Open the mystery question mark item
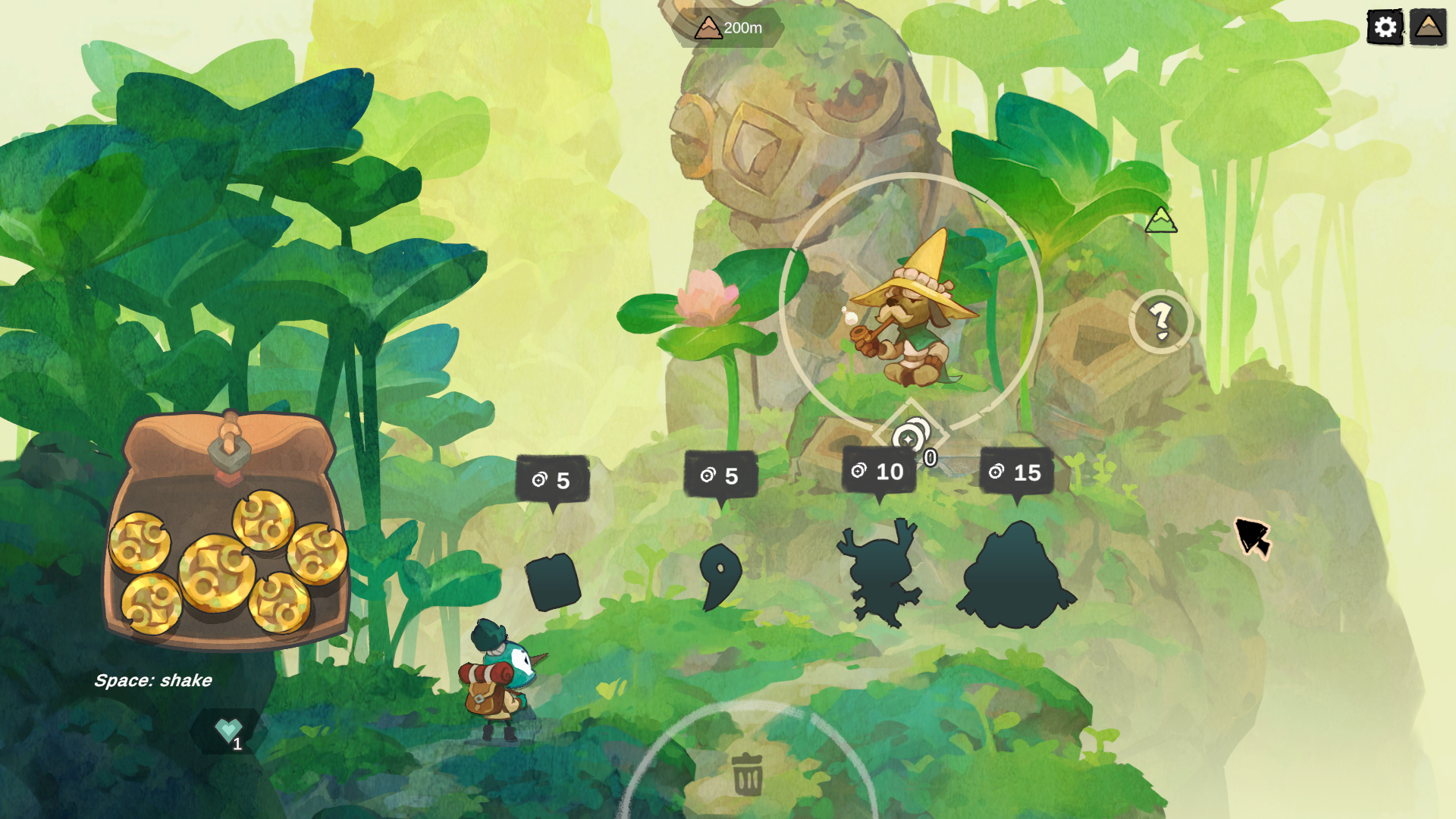Image resolution: width=1456 pixels, height=819 pixels. pos(1161,322)
